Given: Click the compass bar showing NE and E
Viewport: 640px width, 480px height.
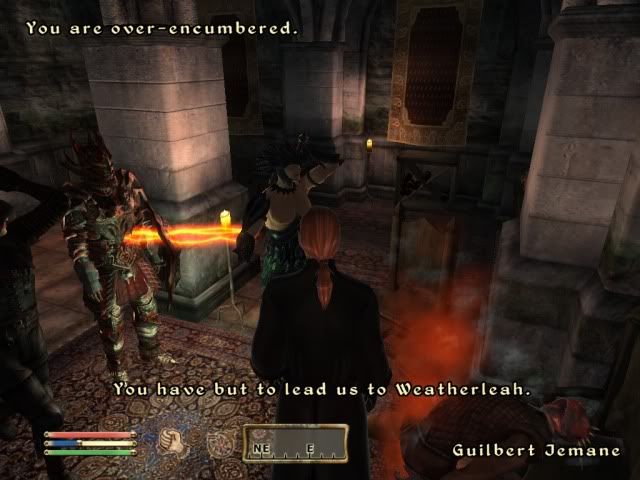Looking at the screenshot, I should click(295, 443).
